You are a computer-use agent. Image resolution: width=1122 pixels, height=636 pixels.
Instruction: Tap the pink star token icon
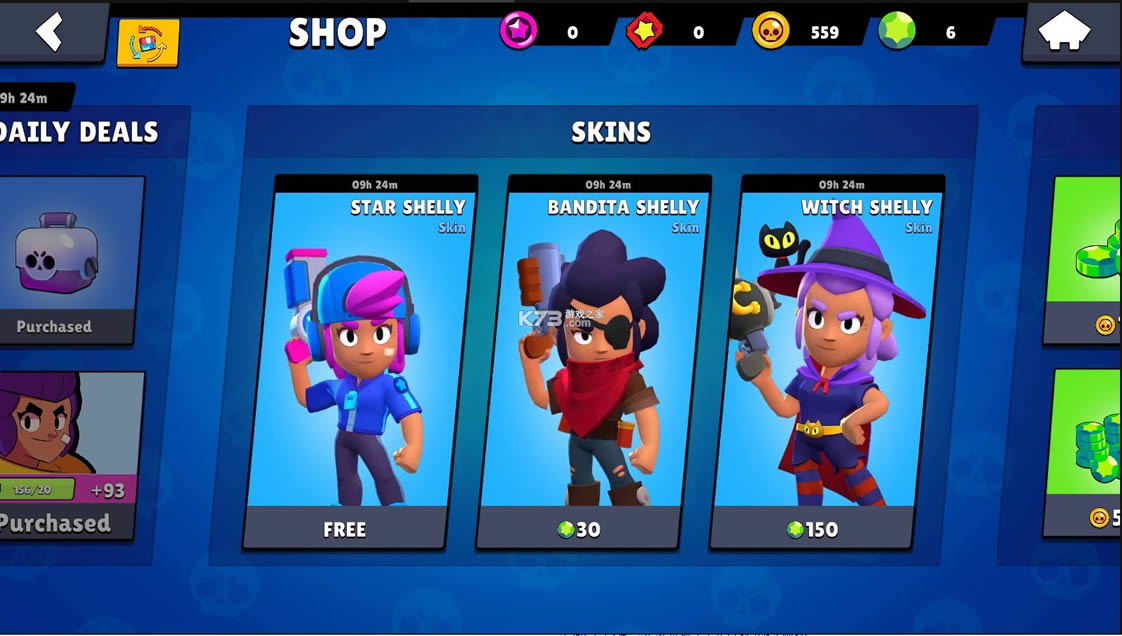click(518, 32)
